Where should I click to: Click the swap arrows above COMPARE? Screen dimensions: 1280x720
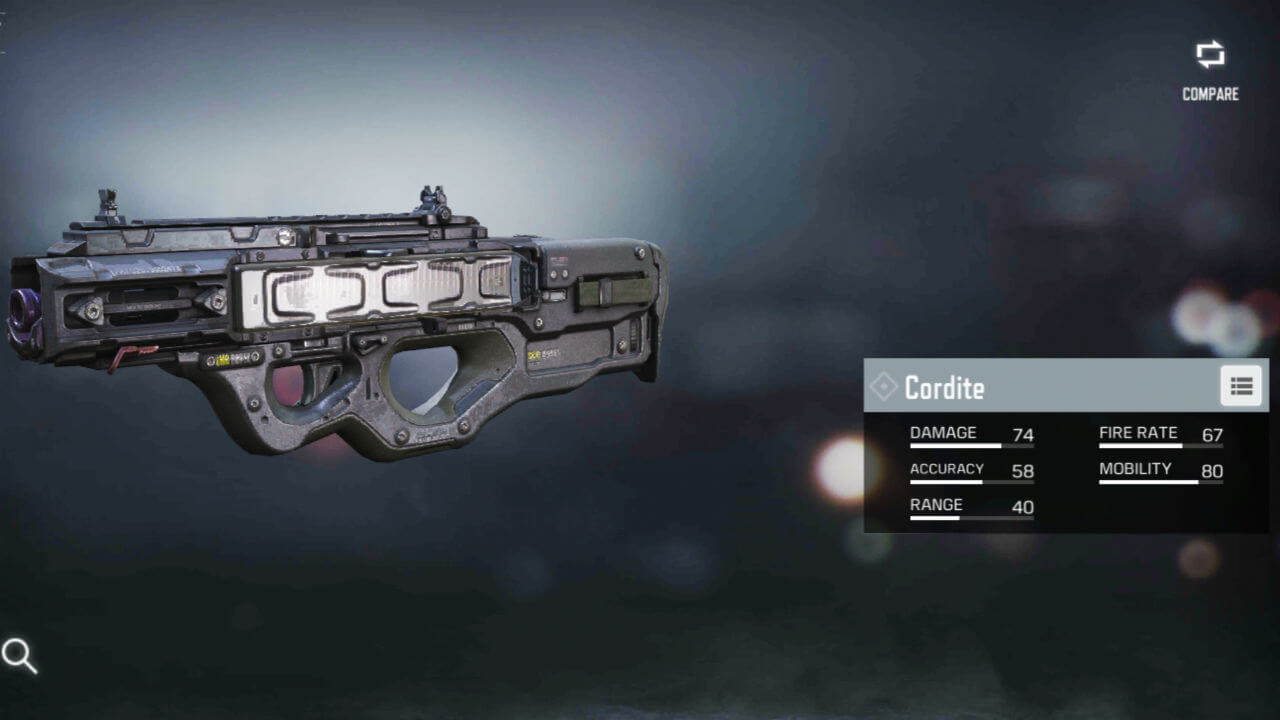pyautogui.click(x=1210, y=57)
